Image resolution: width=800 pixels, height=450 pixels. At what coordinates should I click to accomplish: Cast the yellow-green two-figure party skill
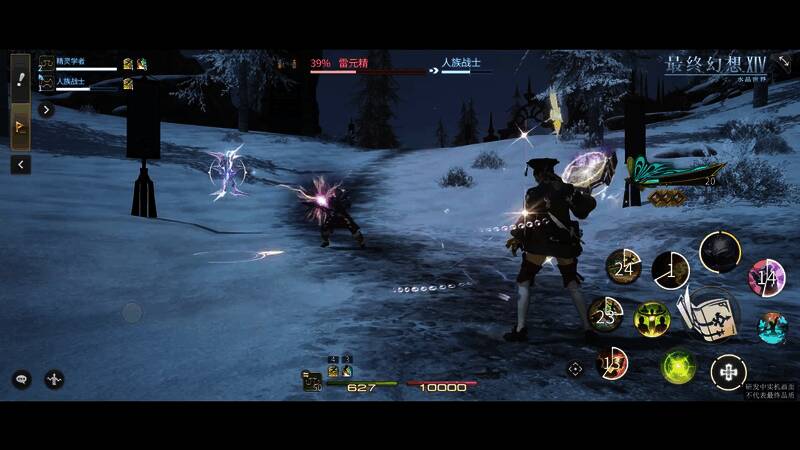pyautogui.click(x=651, y=320)
